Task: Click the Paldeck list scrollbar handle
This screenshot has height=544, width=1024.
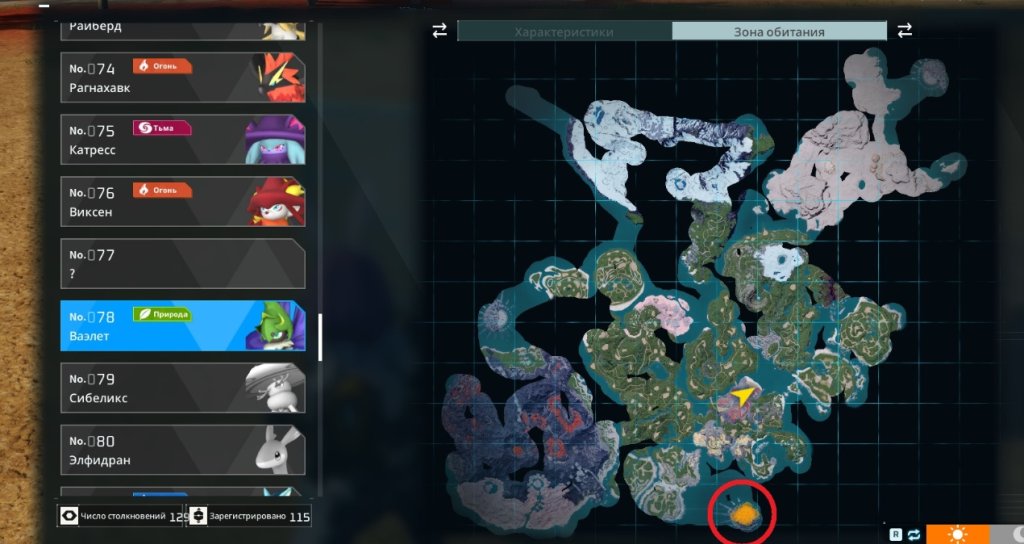Action: 319,338
